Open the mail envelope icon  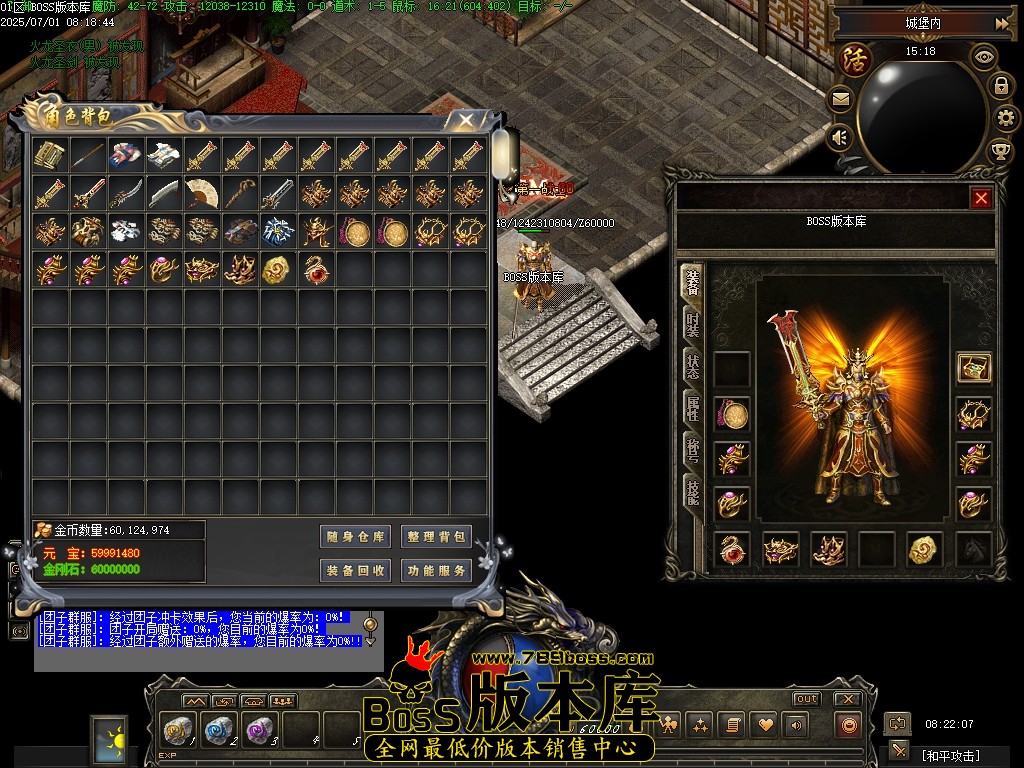(x=840, y=99)
